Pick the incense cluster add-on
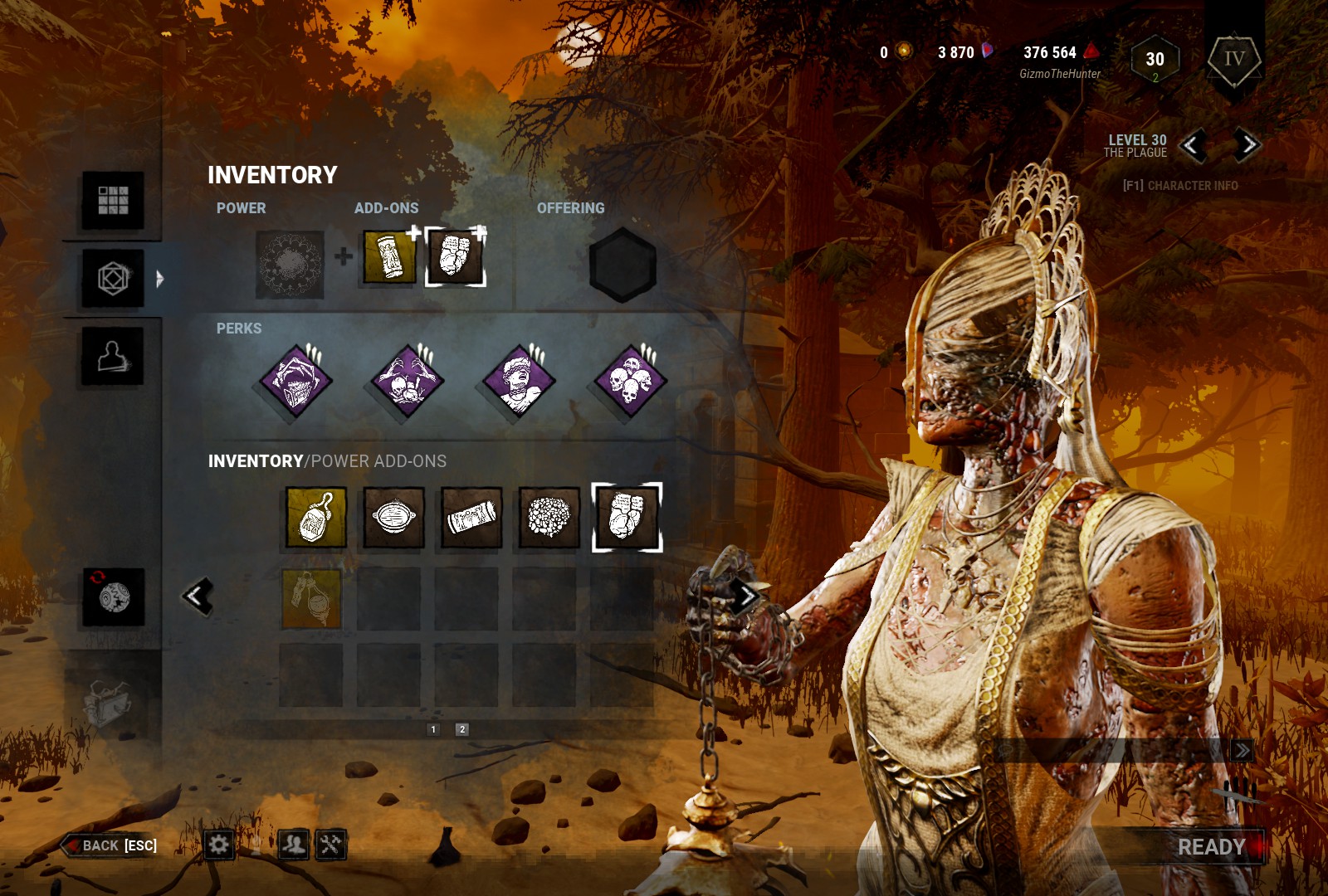Viewport: 1328px width, 896px height. (549, 518)
